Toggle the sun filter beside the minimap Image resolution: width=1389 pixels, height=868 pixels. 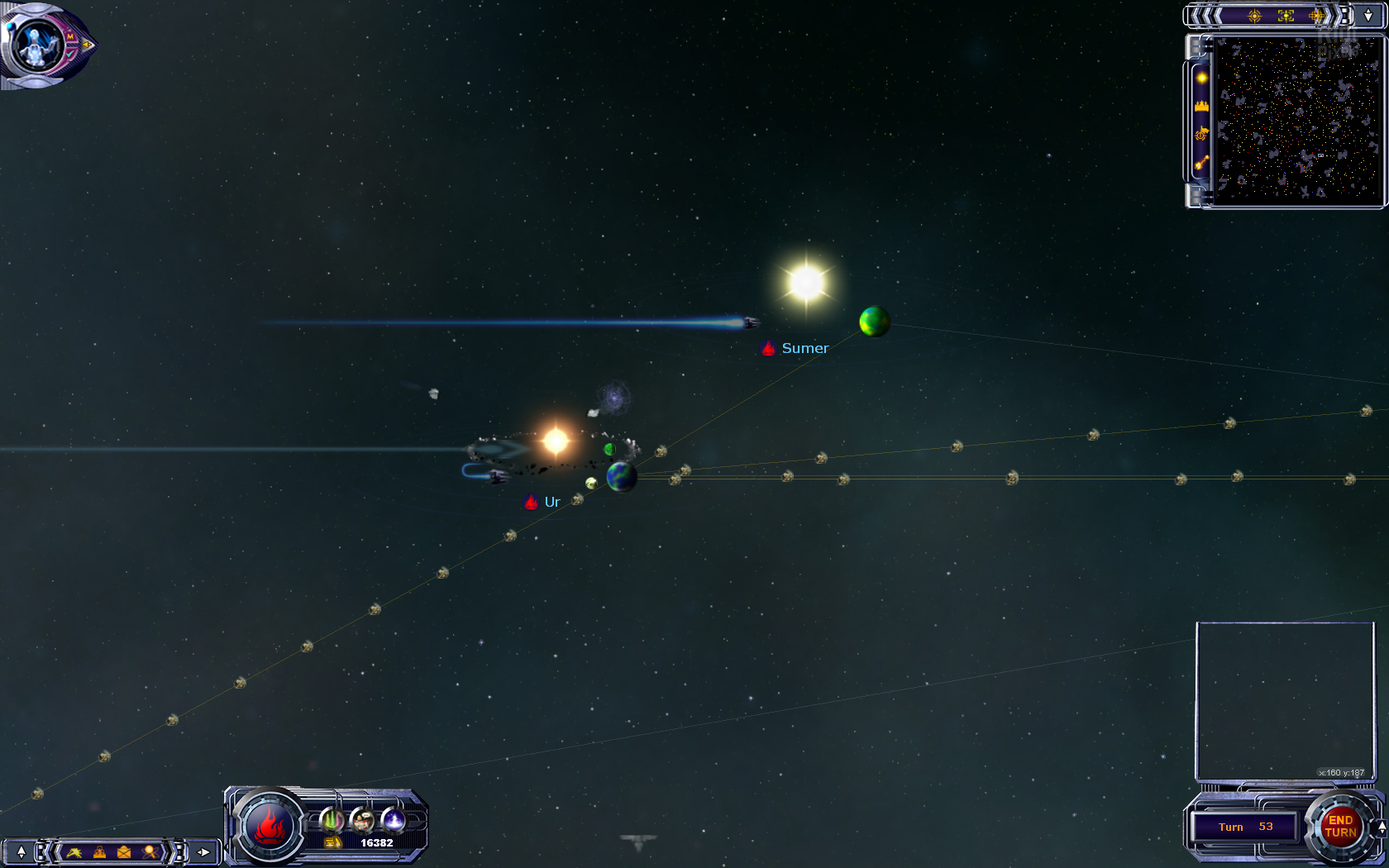click(1201, 78)
